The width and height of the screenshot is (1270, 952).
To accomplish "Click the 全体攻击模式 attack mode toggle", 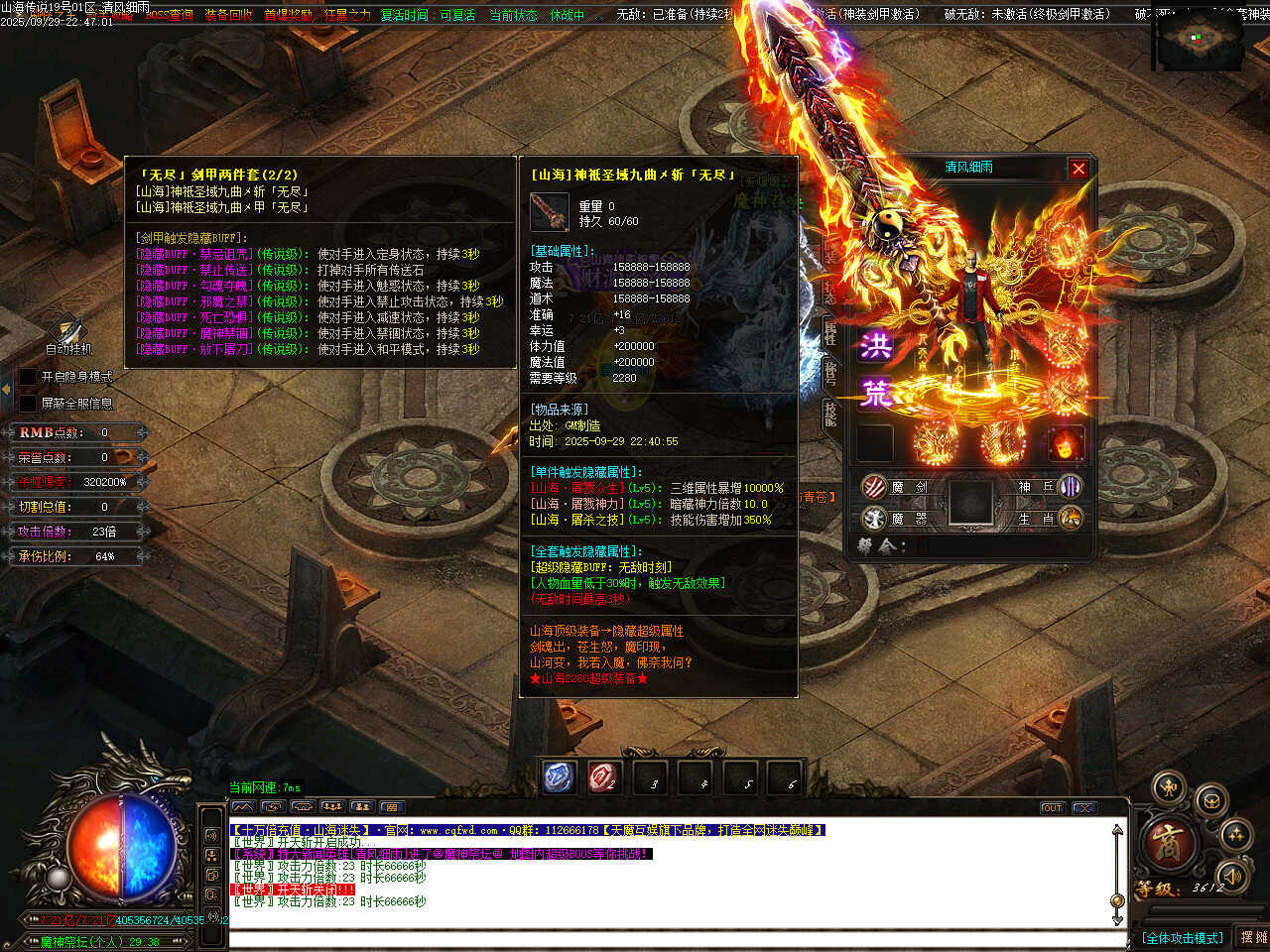I will click(x=1182, y=937).
